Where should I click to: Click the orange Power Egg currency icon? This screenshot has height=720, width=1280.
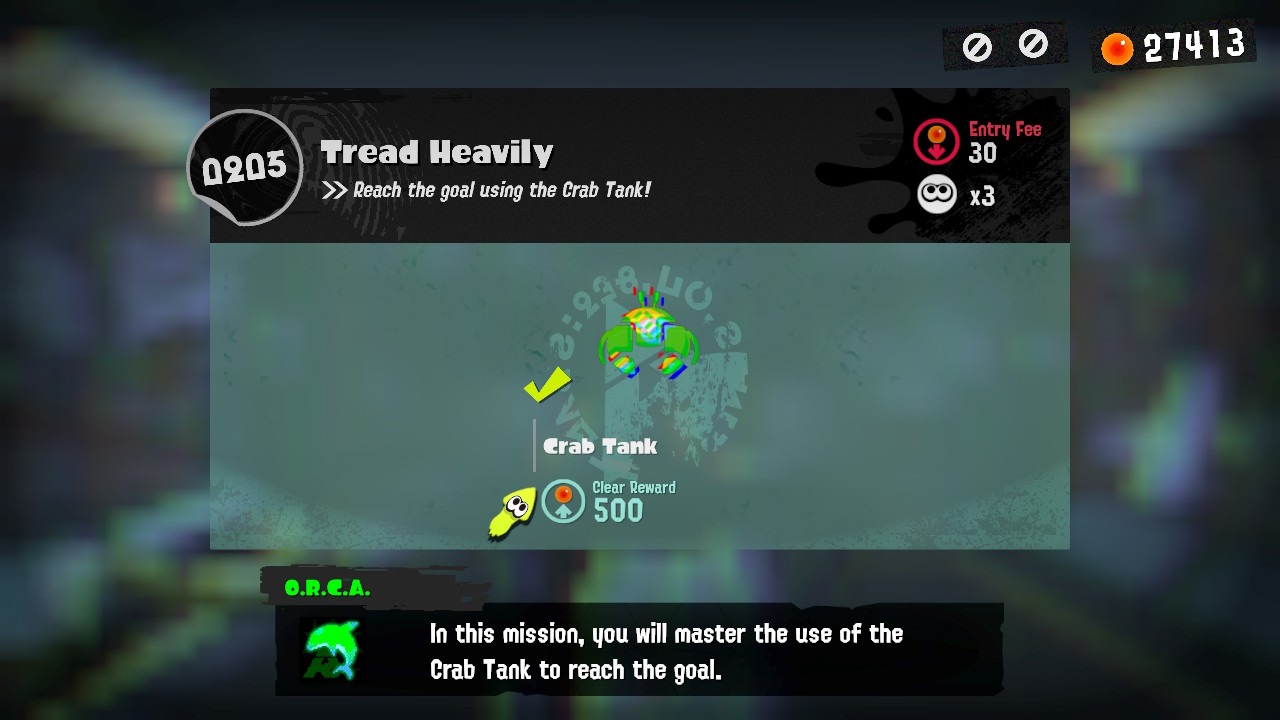point(1115,44)
